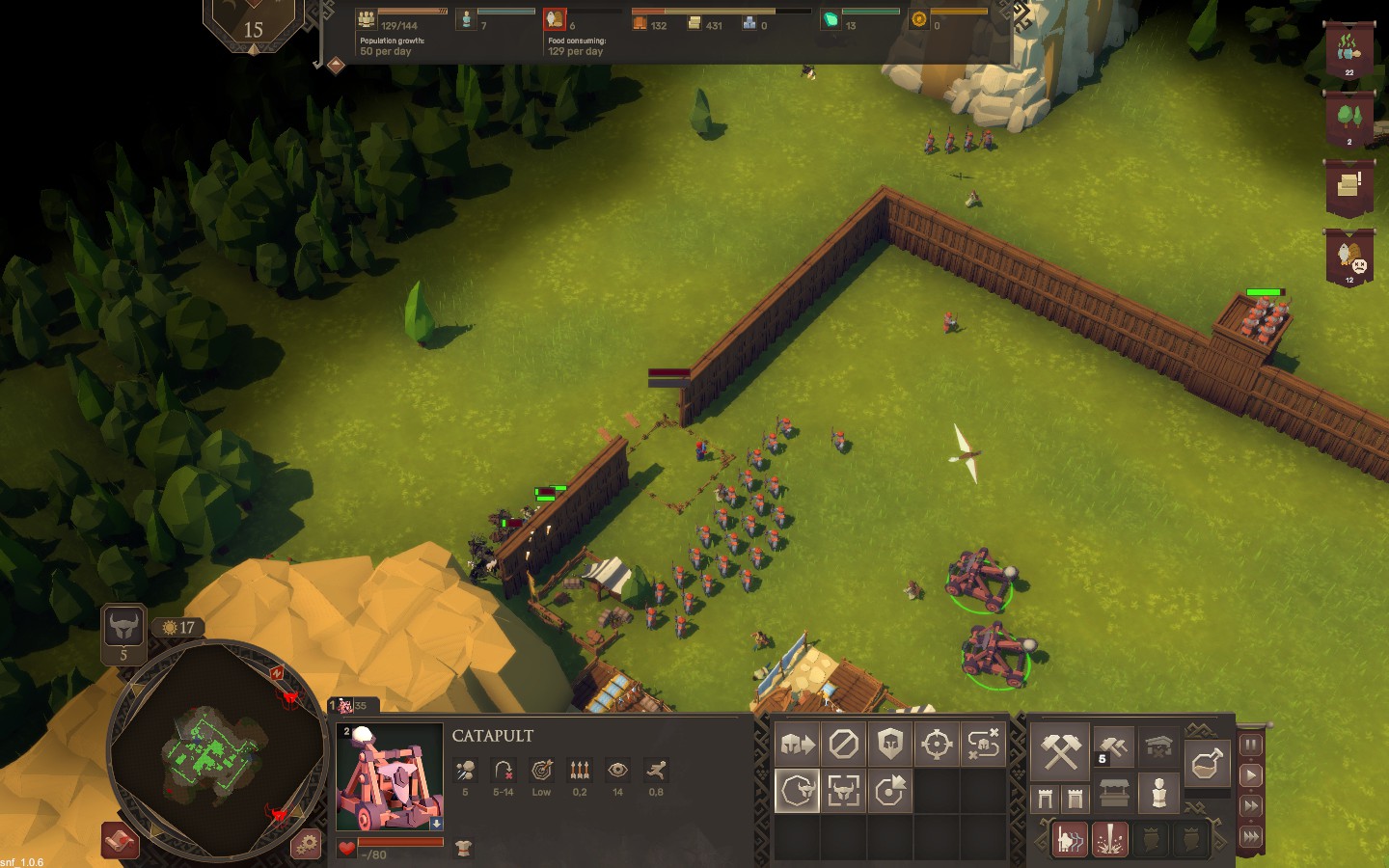Select the crosshair attack target command
This screenshot has width=1389, height=868.
coord(937,744)
